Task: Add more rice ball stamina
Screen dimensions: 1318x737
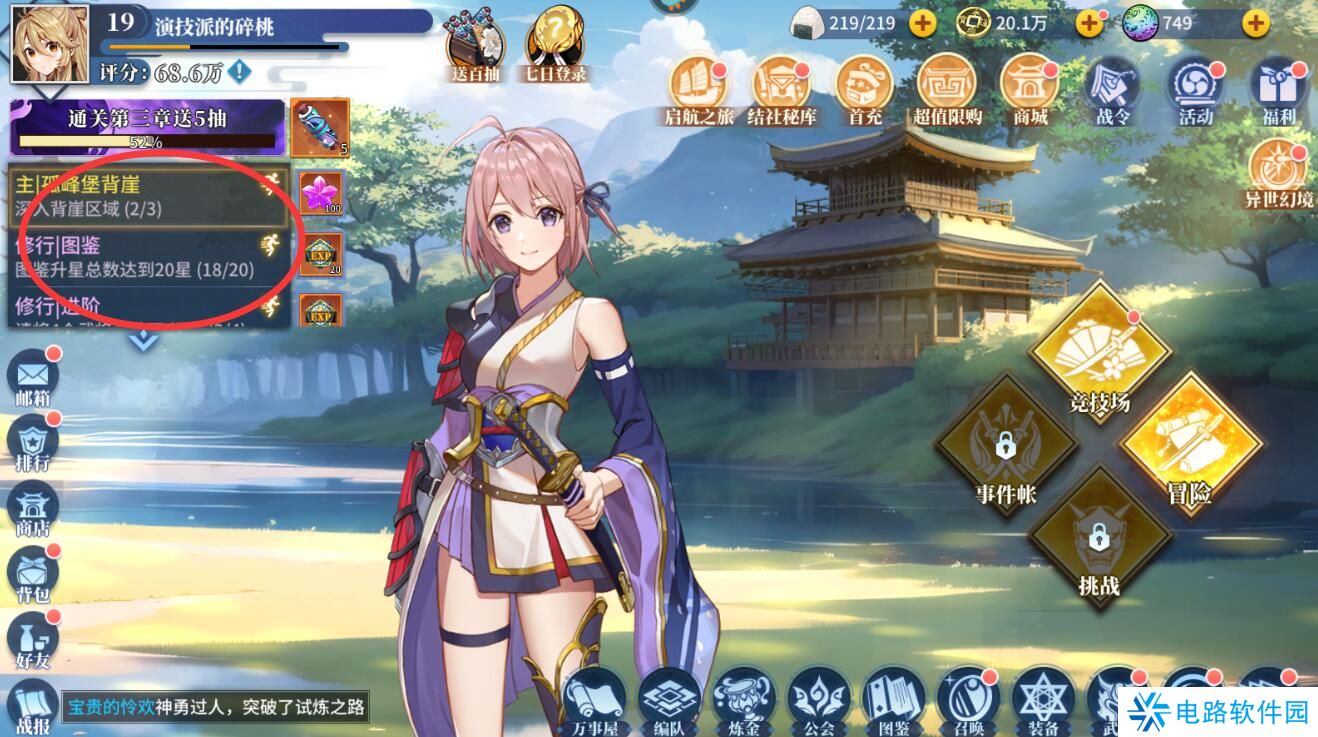Action: point(921,21)
